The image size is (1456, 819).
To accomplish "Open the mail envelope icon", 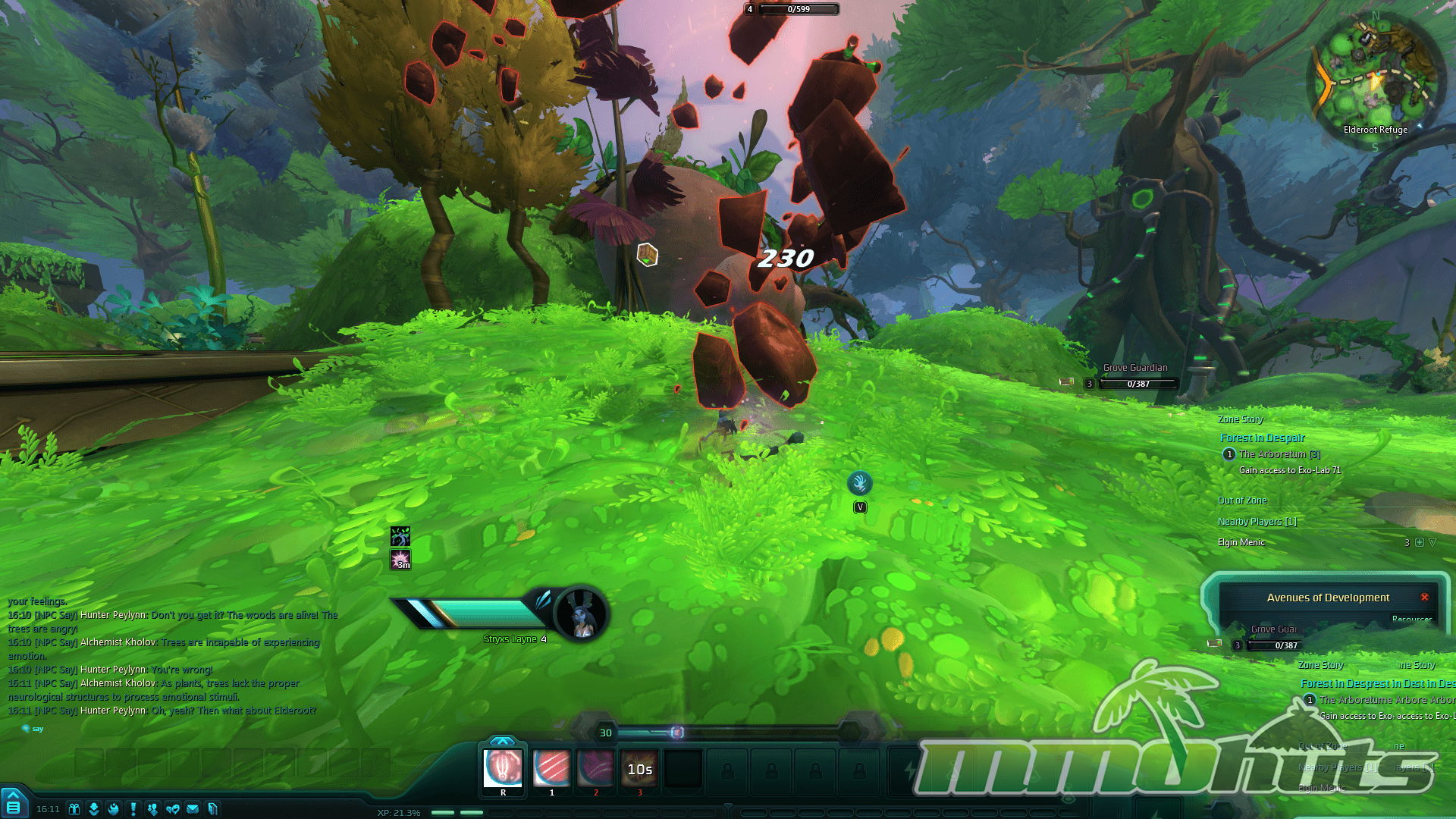I will 193,809.
